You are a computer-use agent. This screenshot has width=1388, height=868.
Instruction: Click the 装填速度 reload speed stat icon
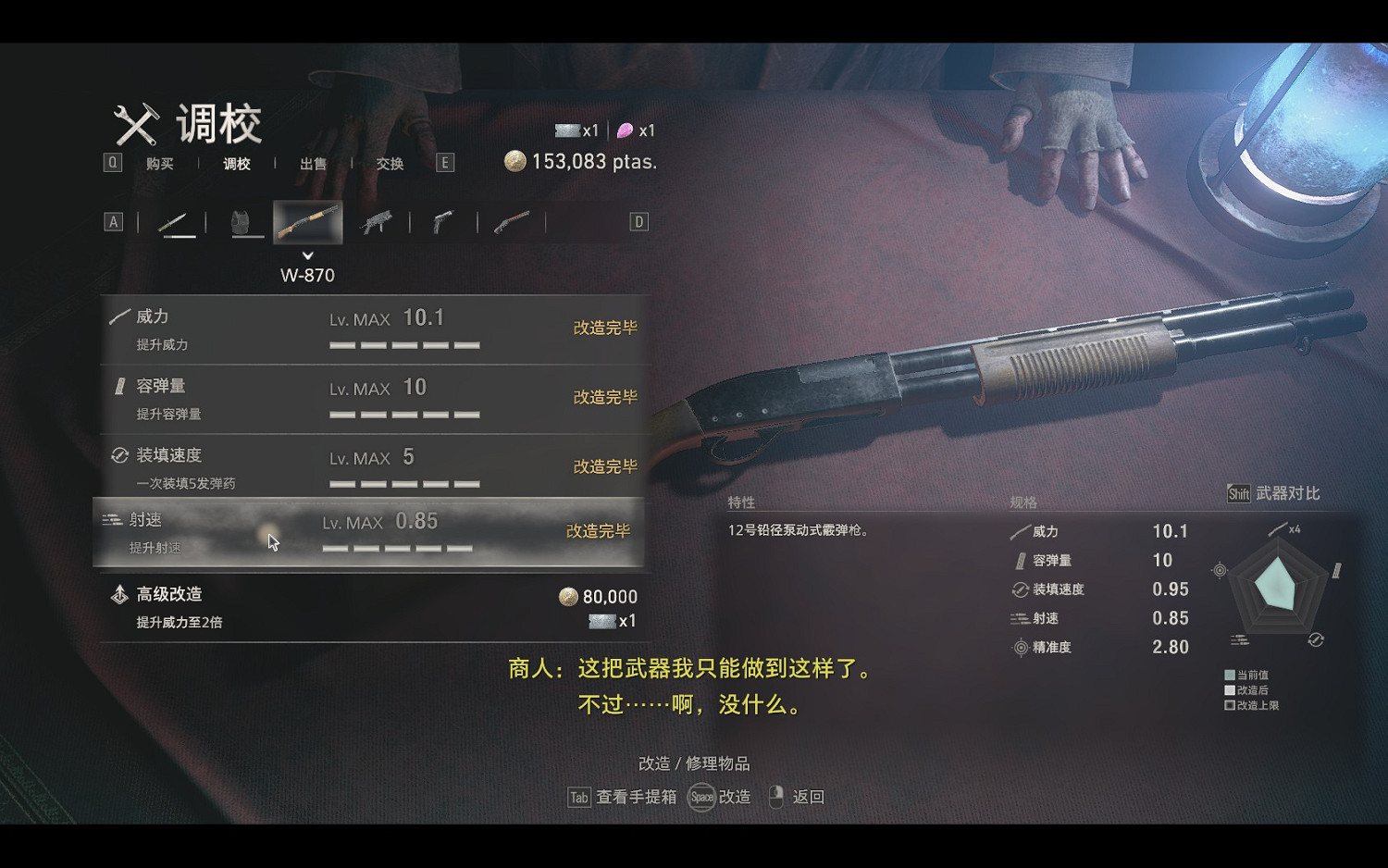(1020, 589)
